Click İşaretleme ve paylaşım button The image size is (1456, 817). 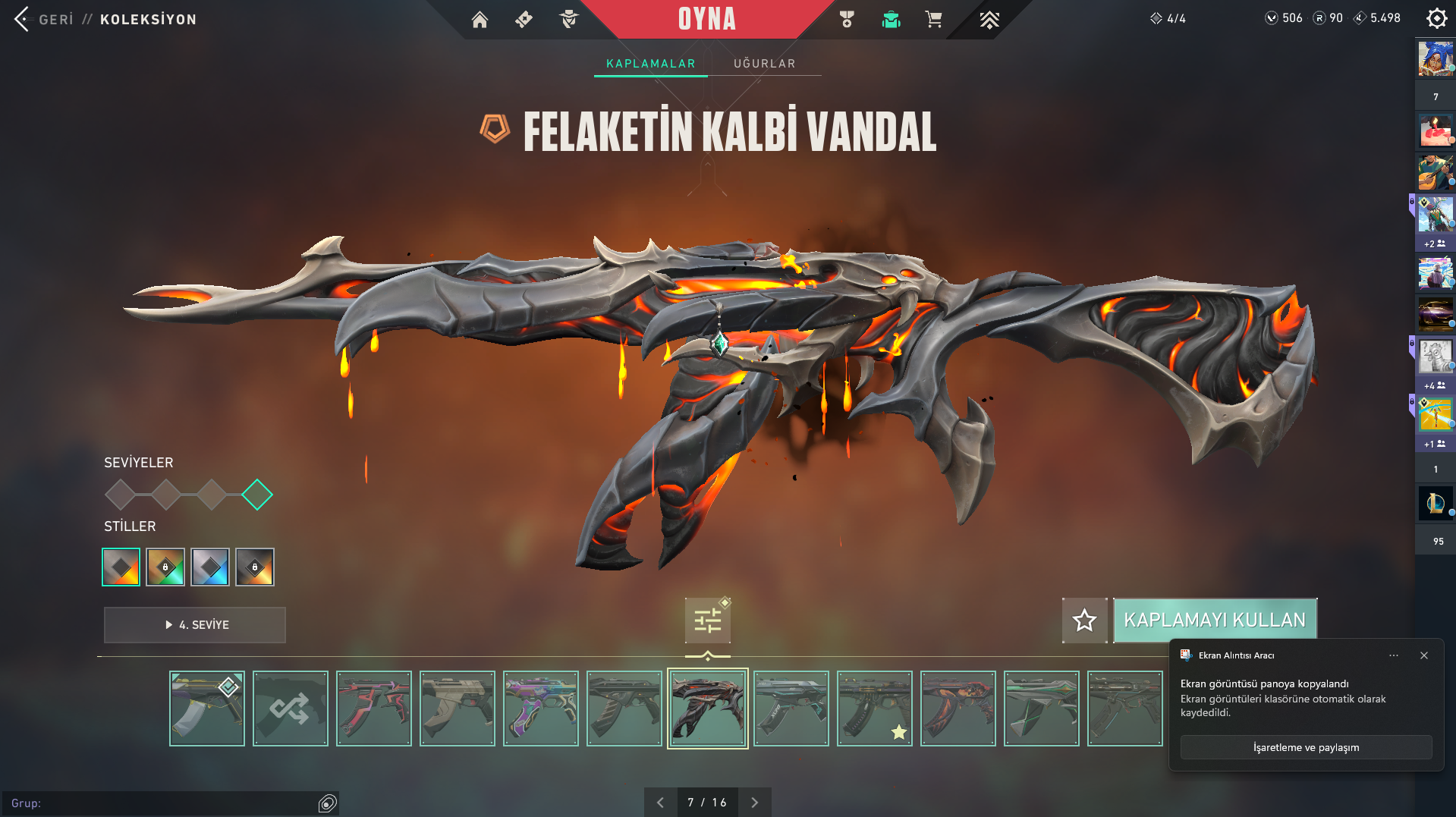click(x=1306, y=747)
